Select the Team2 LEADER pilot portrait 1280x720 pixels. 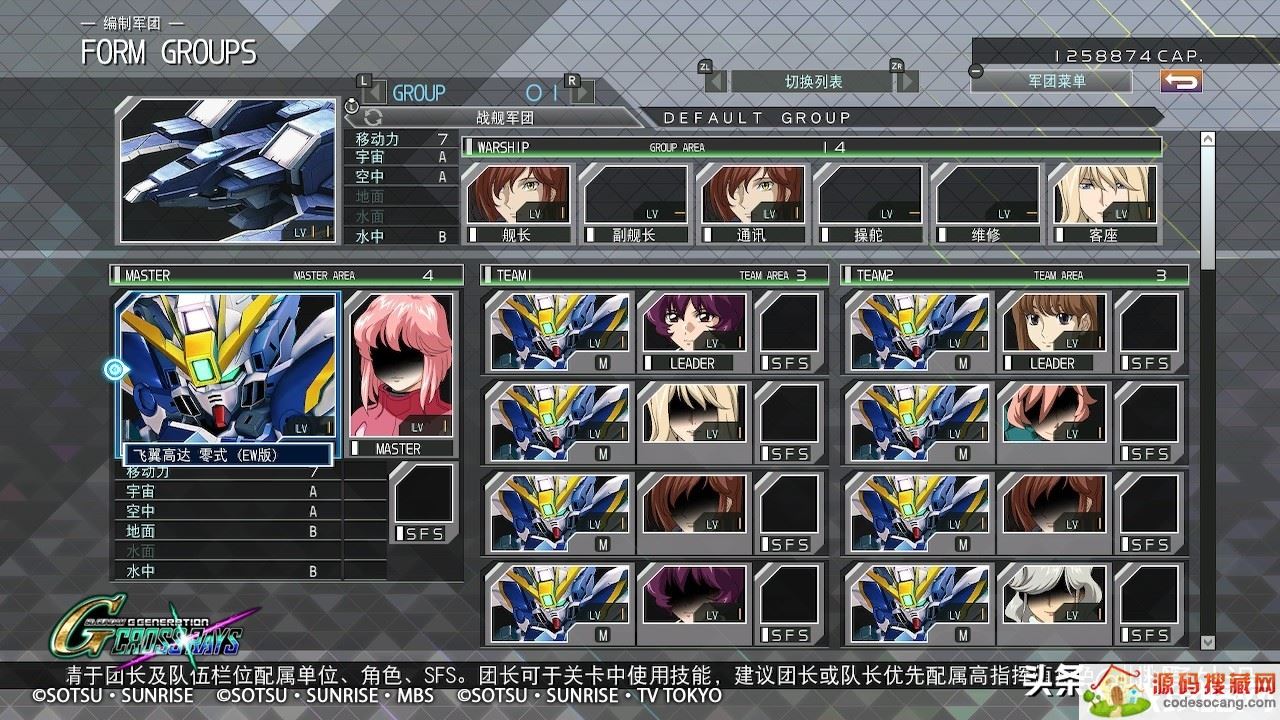[1052, 331]
